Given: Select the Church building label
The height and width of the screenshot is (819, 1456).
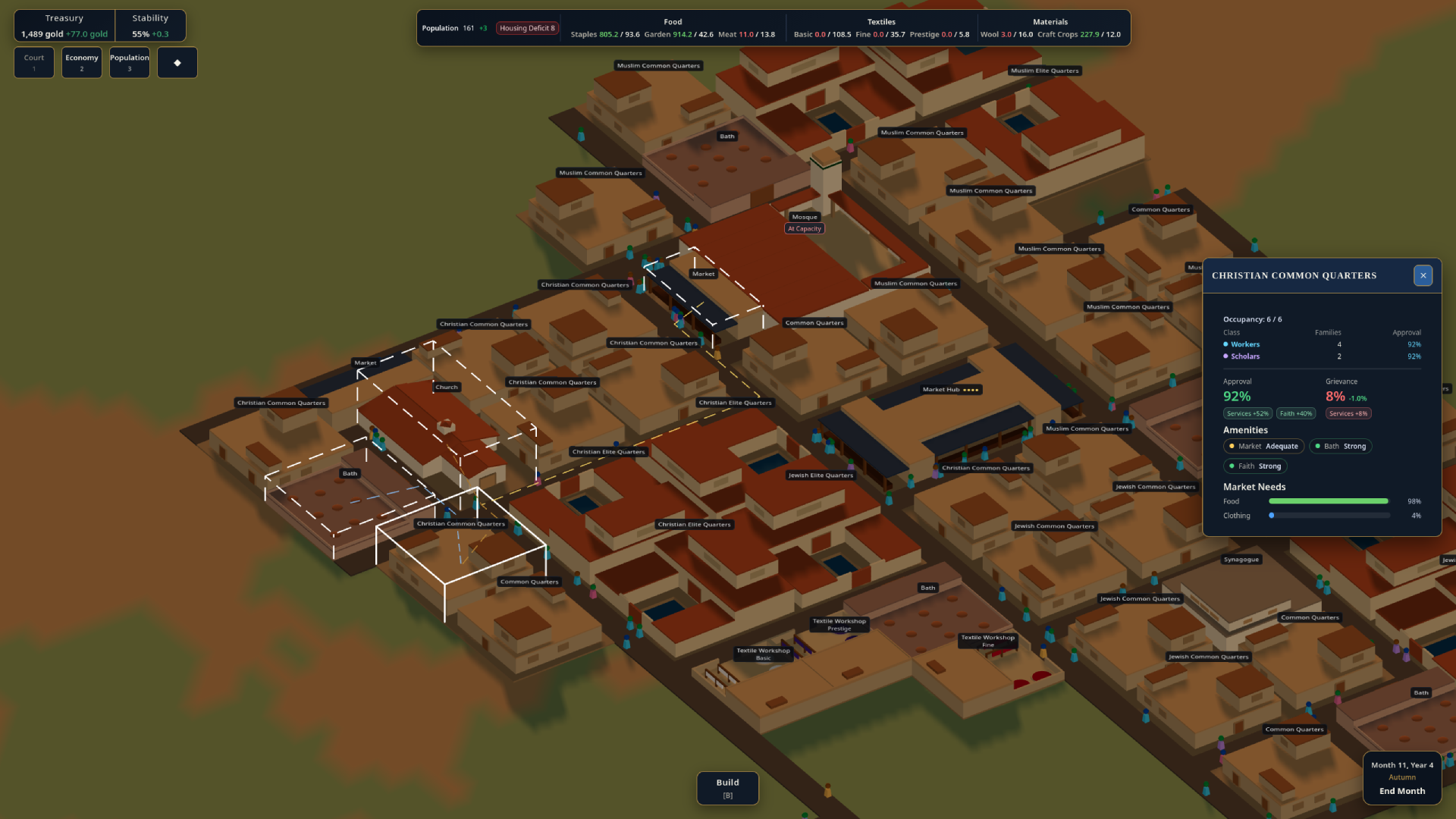Looking at the screenshot, I should click(447, 388).
